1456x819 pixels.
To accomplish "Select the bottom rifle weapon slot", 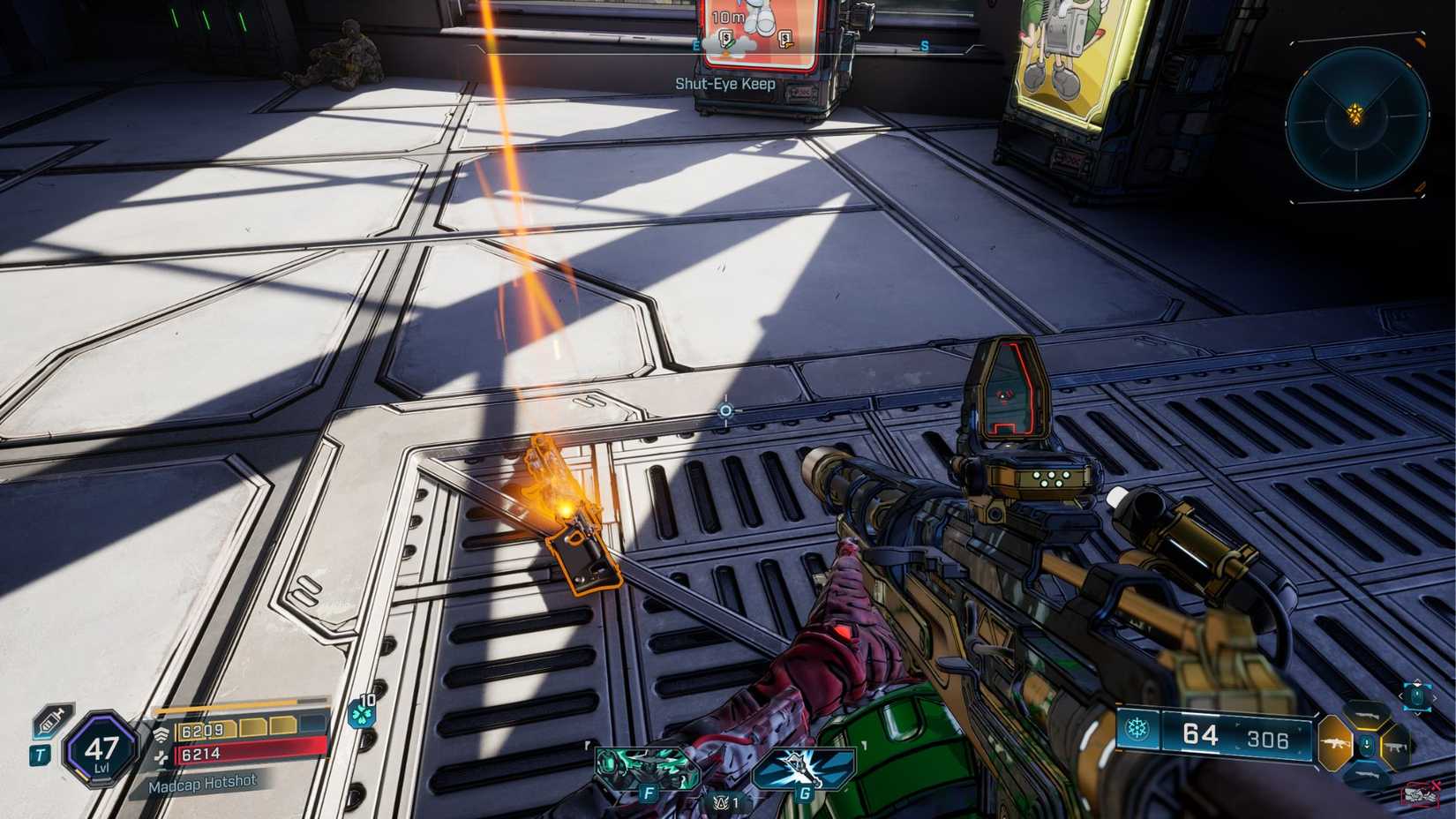I will pos(1367,773).
